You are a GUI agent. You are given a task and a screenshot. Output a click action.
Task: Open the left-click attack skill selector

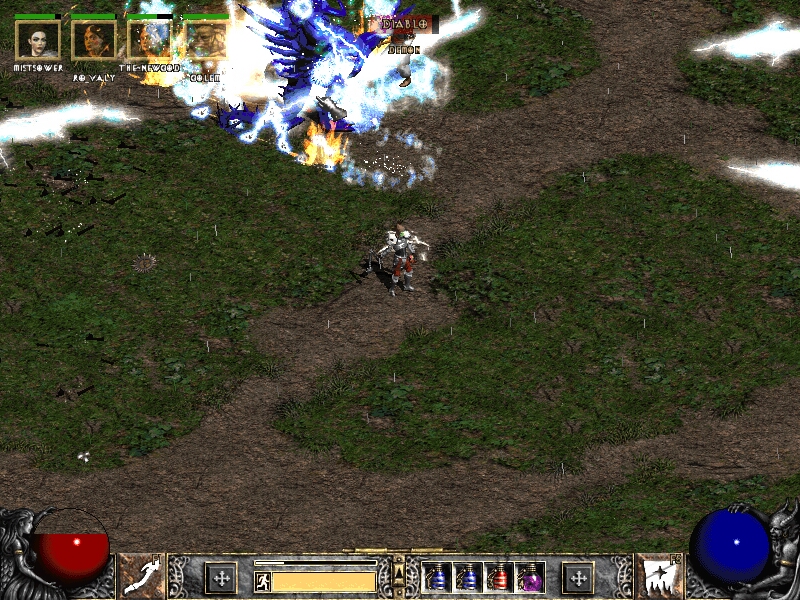tap(142, 577)
